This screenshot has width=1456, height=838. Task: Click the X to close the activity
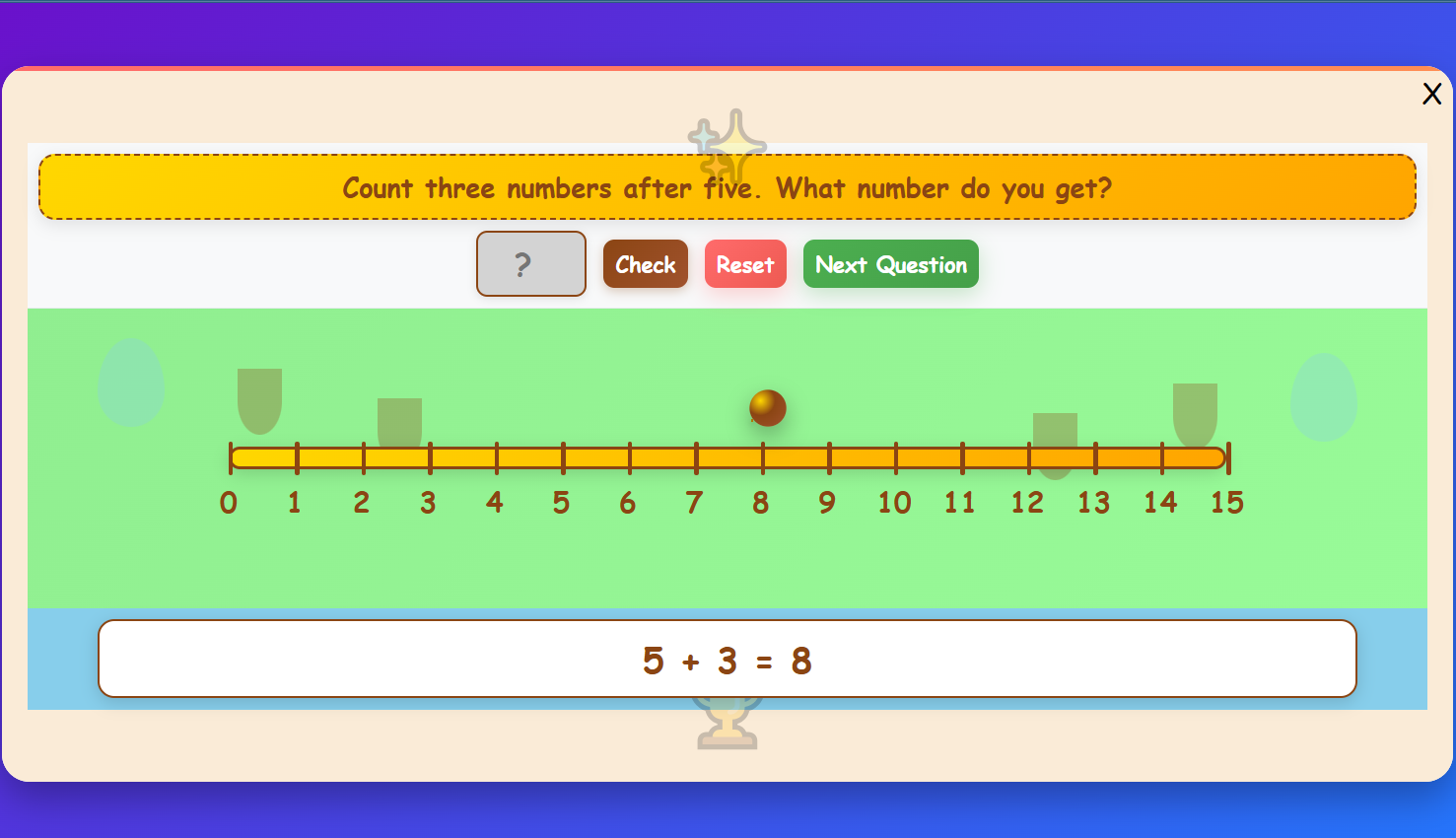[x=1431, y=93]
